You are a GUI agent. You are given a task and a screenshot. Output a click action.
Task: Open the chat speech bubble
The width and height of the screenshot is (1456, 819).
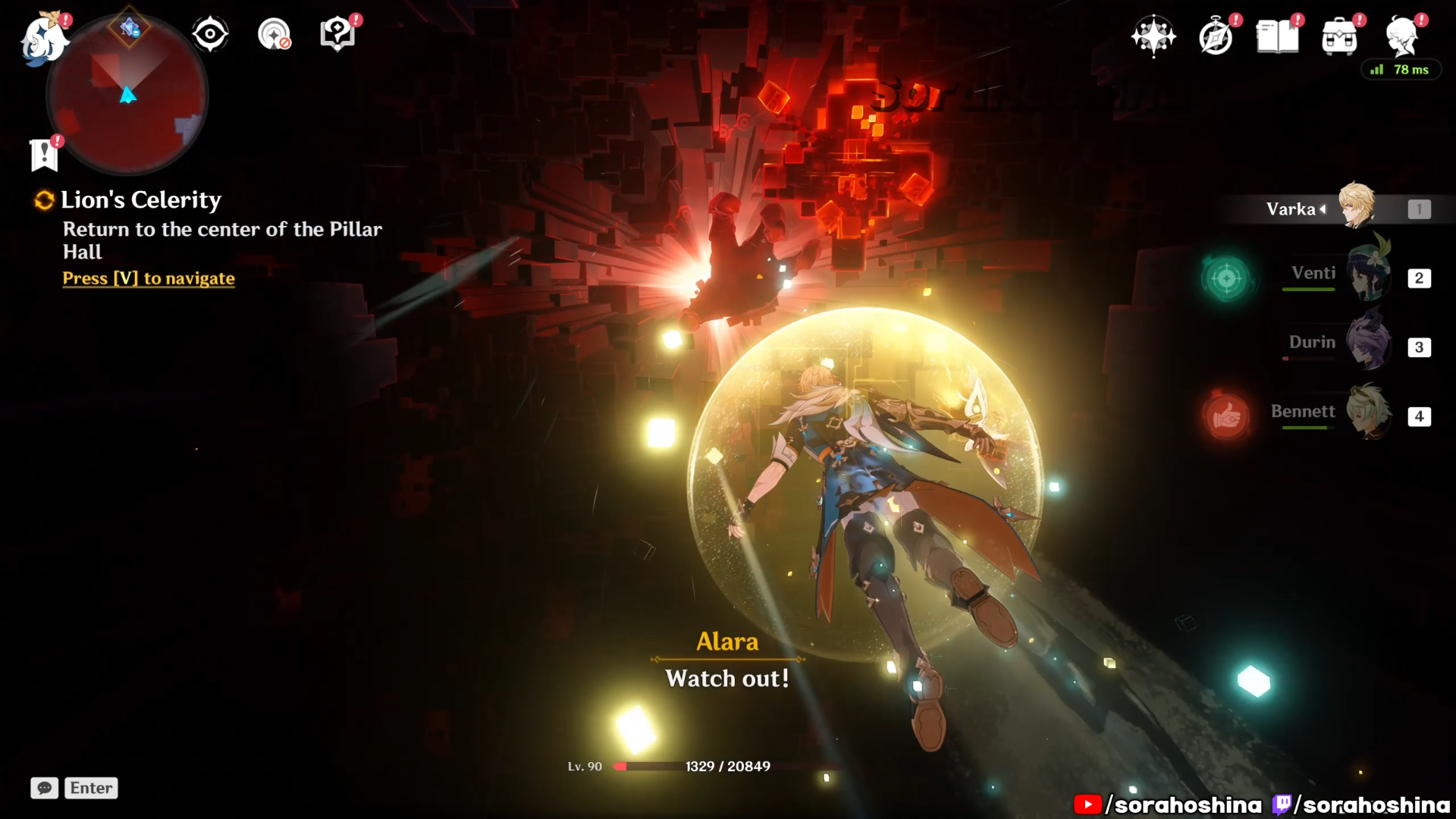(45, 788)
